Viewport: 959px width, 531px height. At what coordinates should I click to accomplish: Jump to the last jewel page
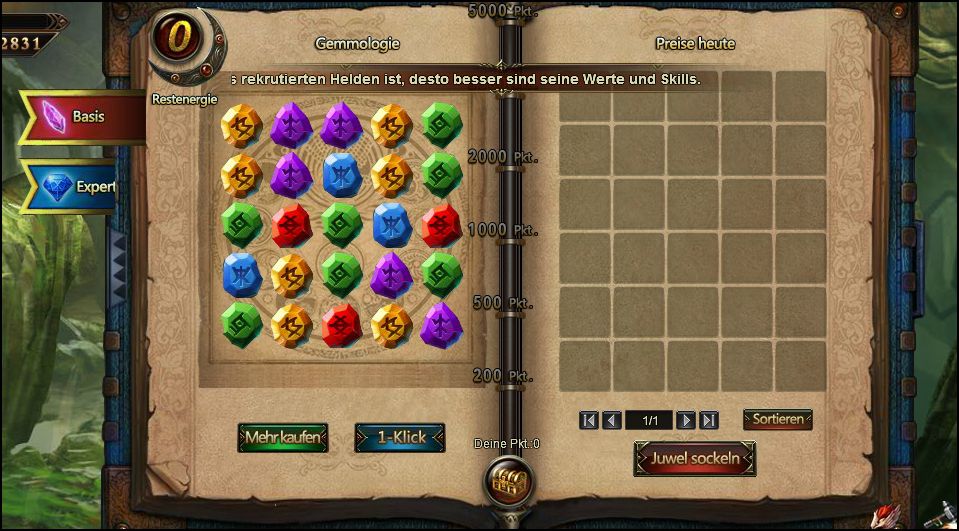tap(709, 421)
